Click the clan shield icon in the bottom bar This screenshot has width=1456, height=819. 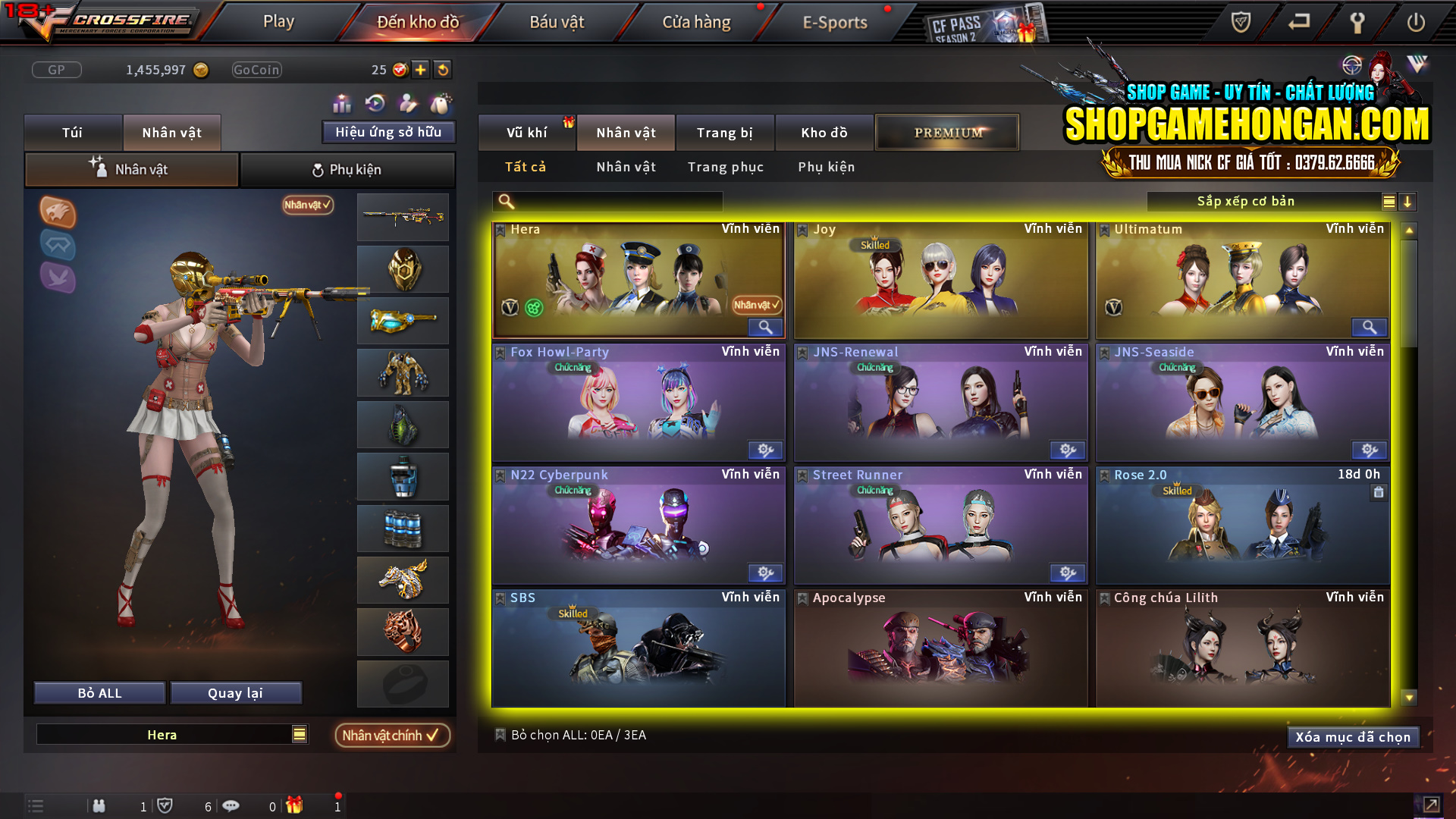tap(166, 806)
